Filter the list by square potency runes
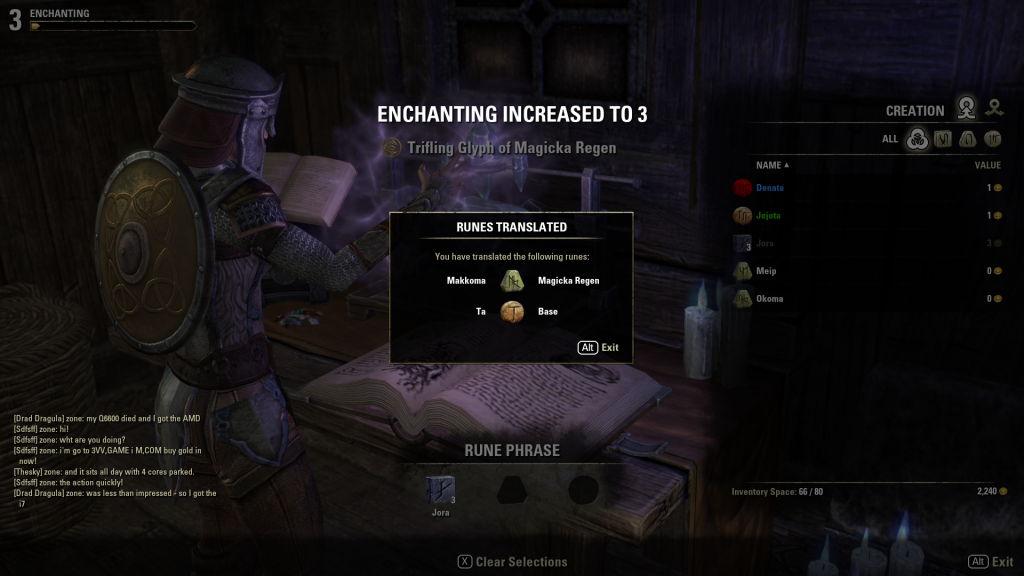The width and height of the screenshot is (1024, 576). 942,139
